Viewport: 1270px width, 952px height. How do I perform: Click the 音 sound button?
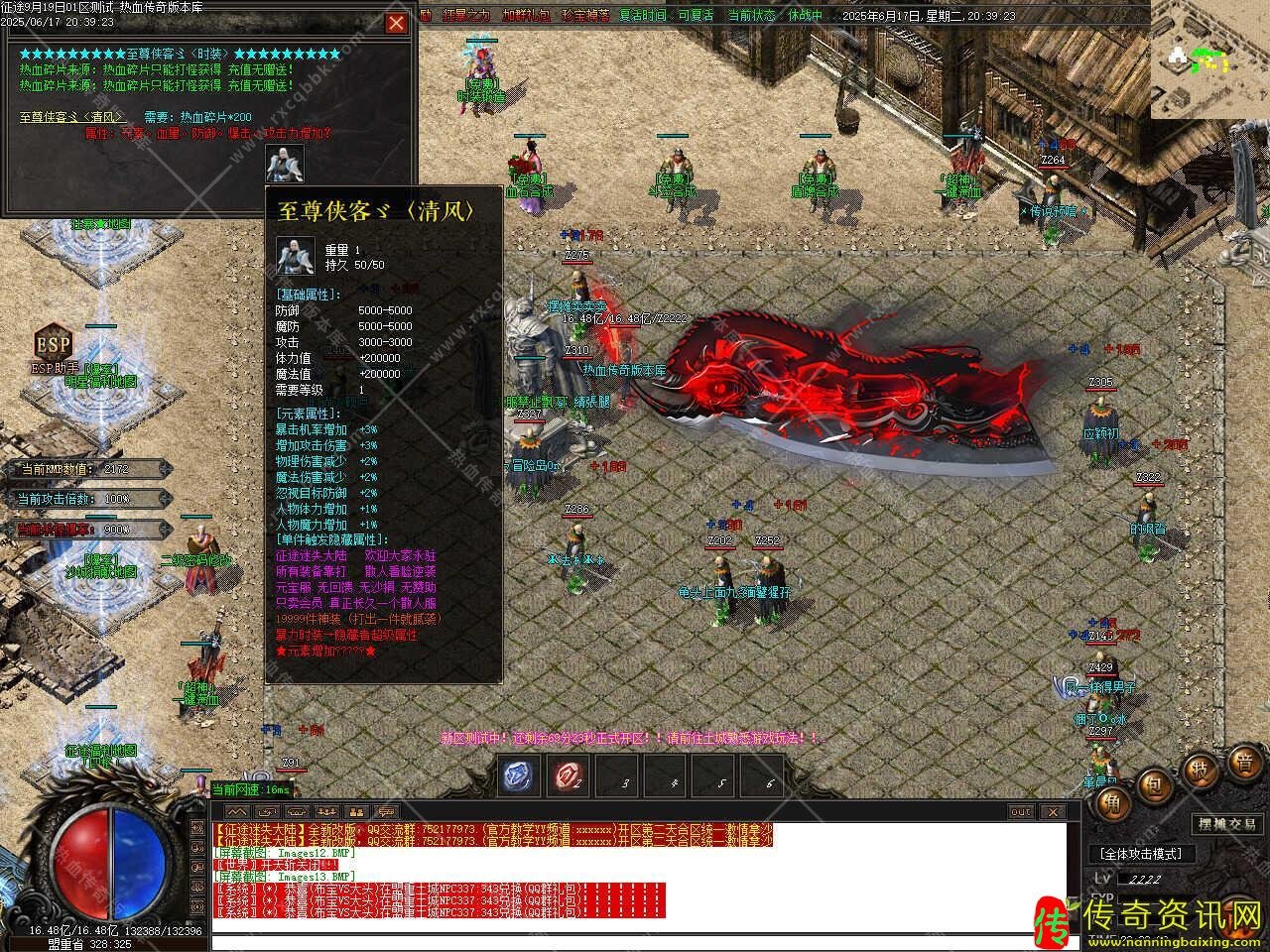(x=1243, y=762)
